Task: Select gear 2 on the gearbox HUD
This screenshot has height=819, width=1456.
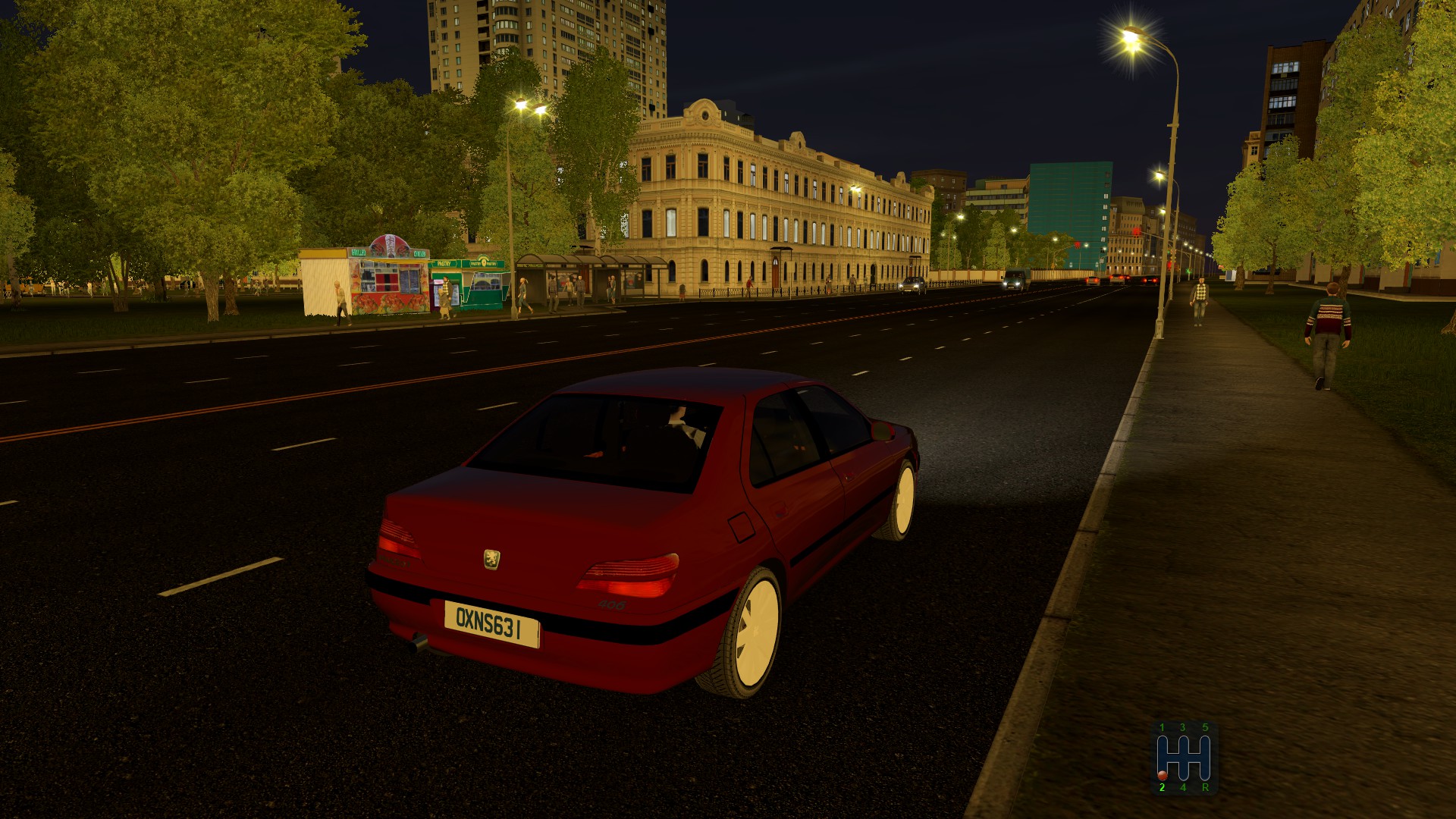Action: point(1163,789)
